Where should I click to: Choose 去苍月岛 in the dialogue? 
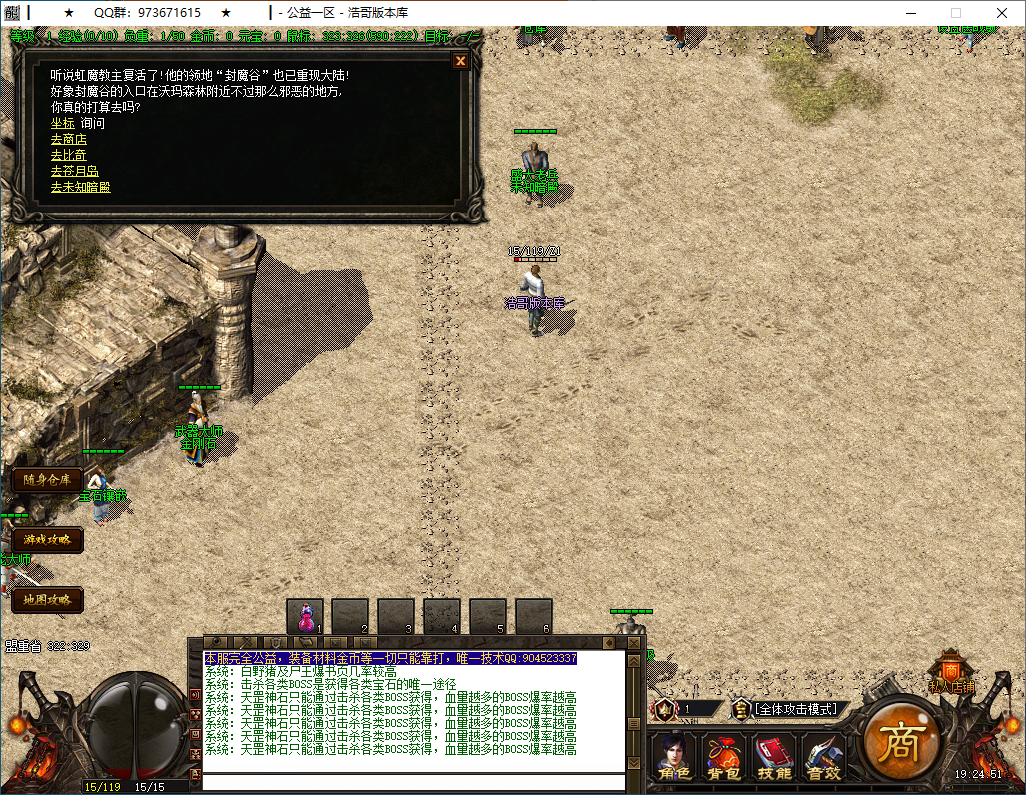pyautogui.click(x=74, y=171)
